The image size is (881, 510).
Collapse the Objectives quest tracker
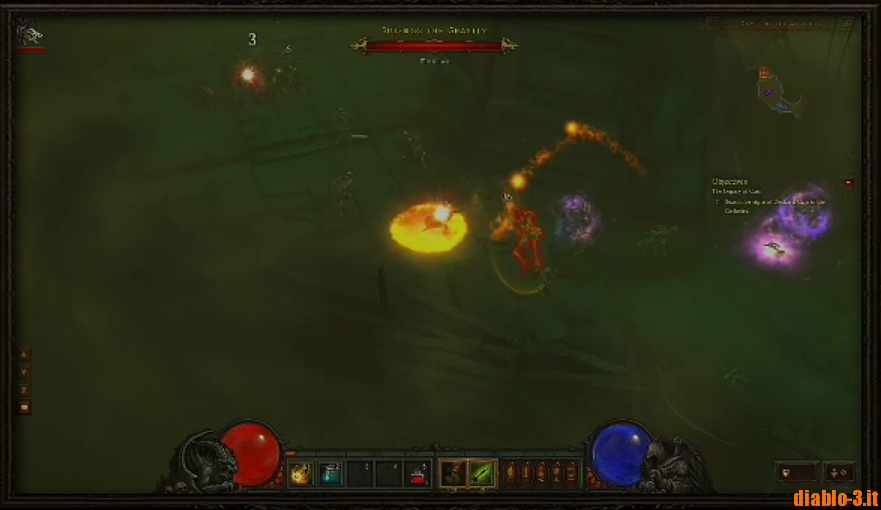[x=848, y=182]
